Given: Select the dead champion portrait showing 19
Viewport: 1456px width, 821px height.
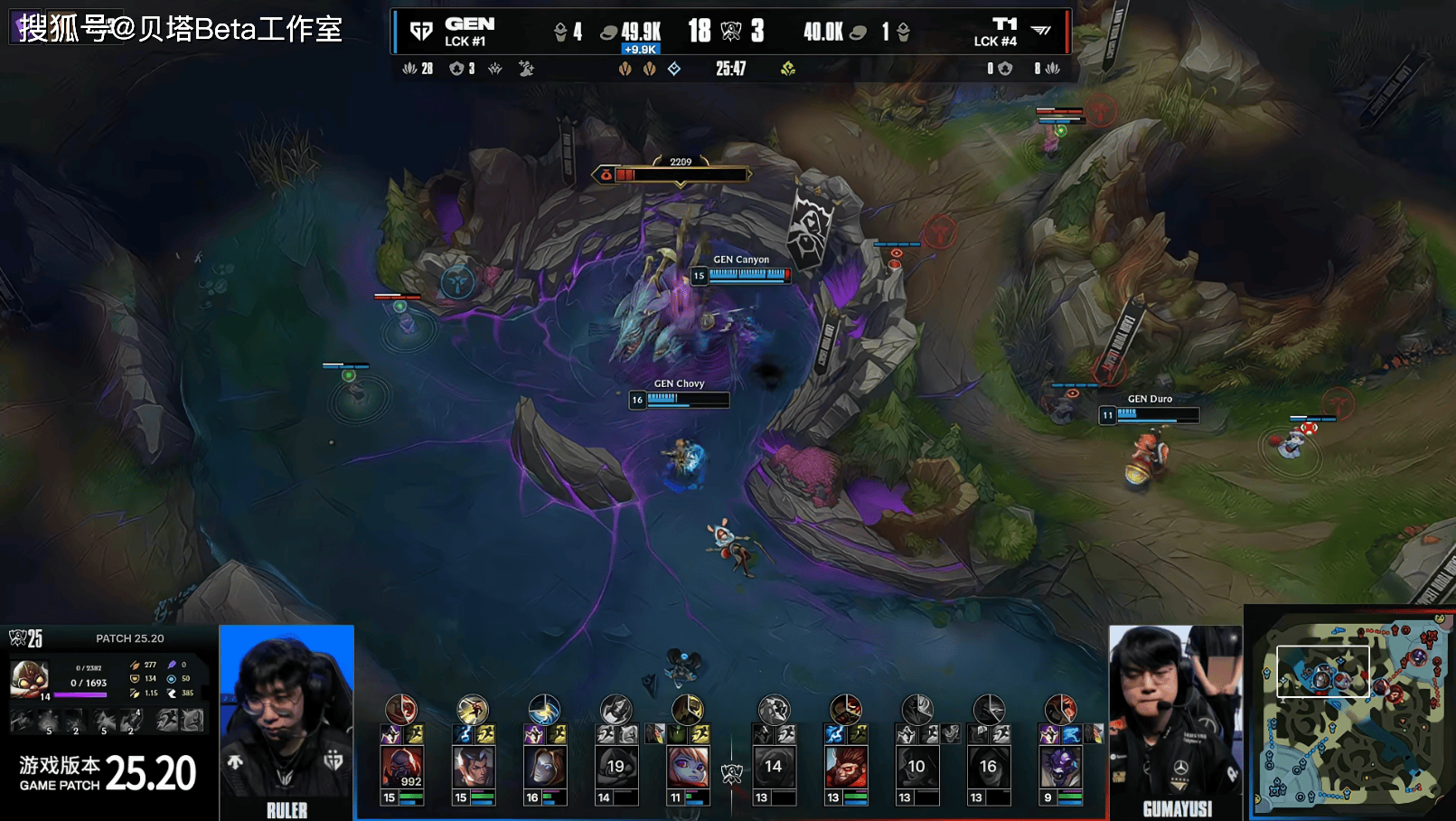Looking at the screenshot, I should pos(616,767).
